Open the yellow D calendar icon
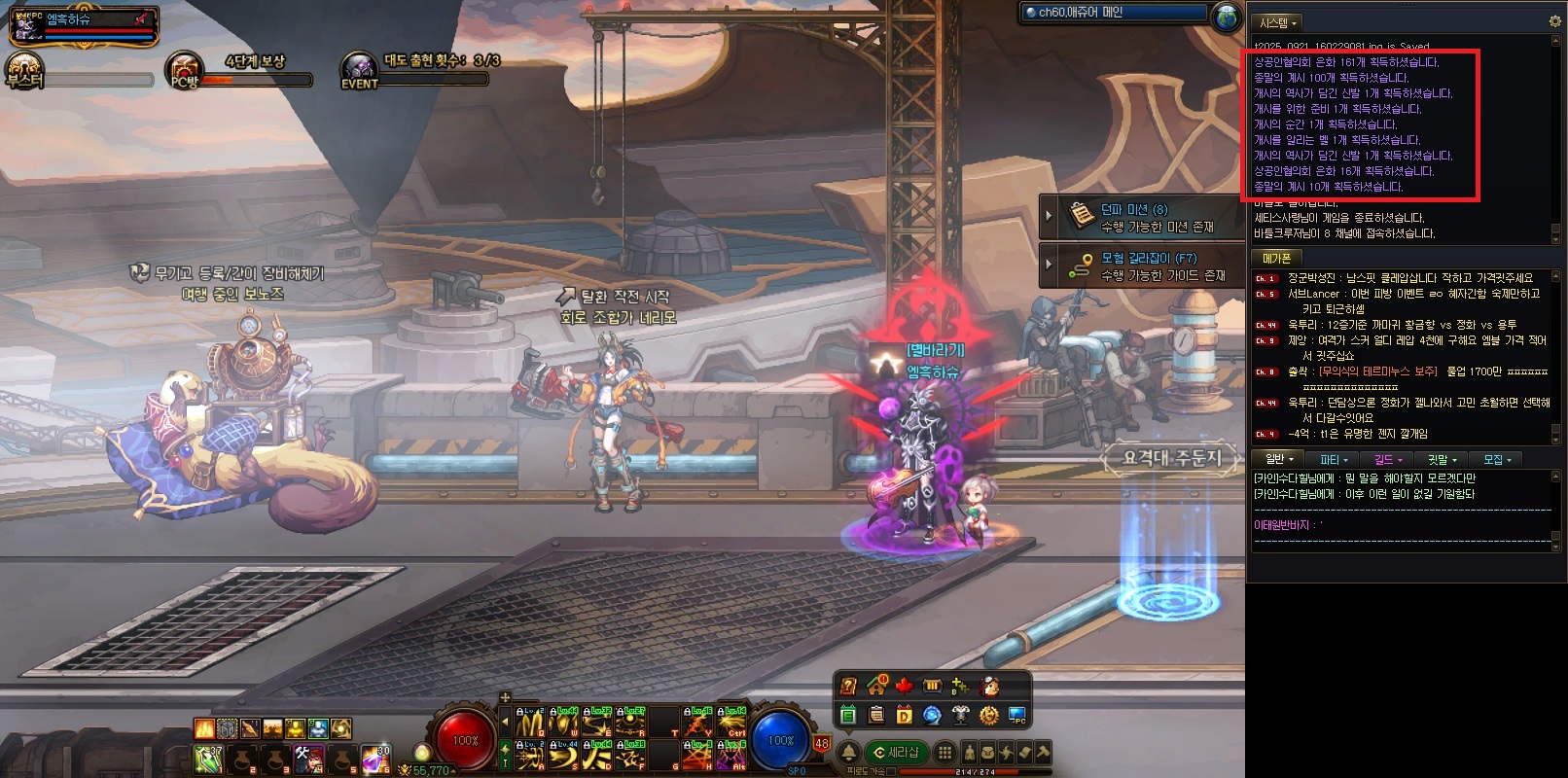The image size is (1568, 778). pyautogui.click(x=904, y=716)
